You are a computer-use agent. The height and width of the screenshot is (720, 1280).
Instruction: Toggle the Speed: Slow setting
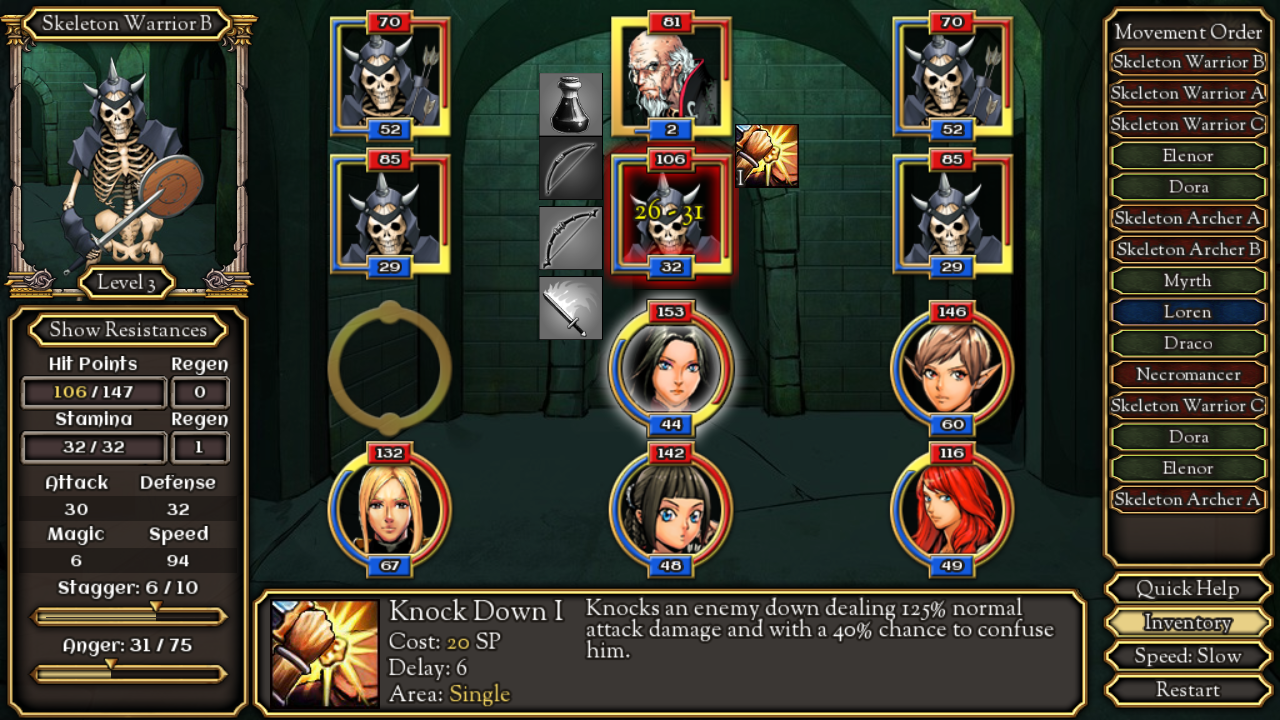pos(1187,656)
